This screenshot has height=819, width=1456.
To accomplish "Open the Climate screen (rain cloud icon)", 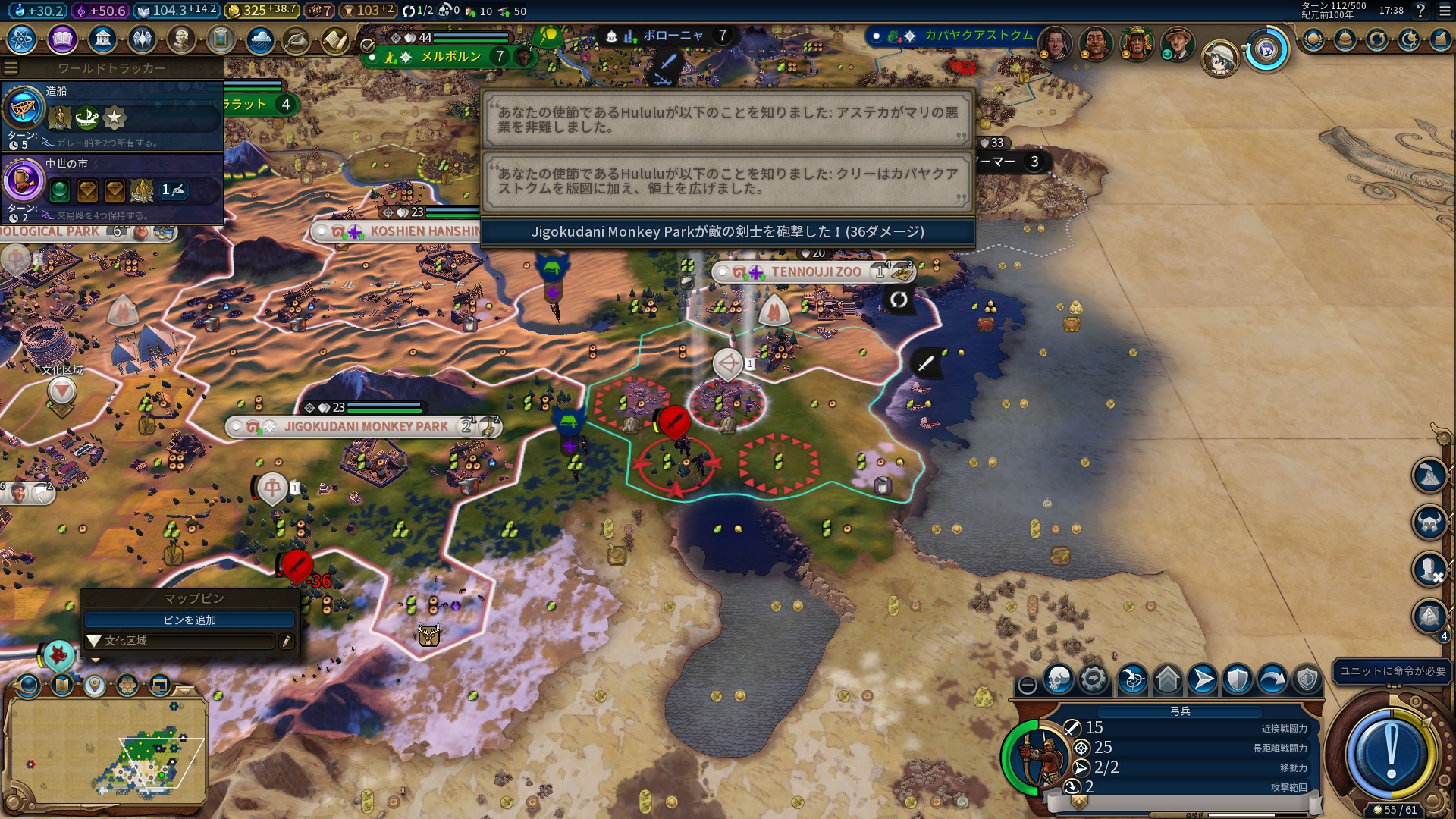I will pyautogui.click(x=260, y=39).
